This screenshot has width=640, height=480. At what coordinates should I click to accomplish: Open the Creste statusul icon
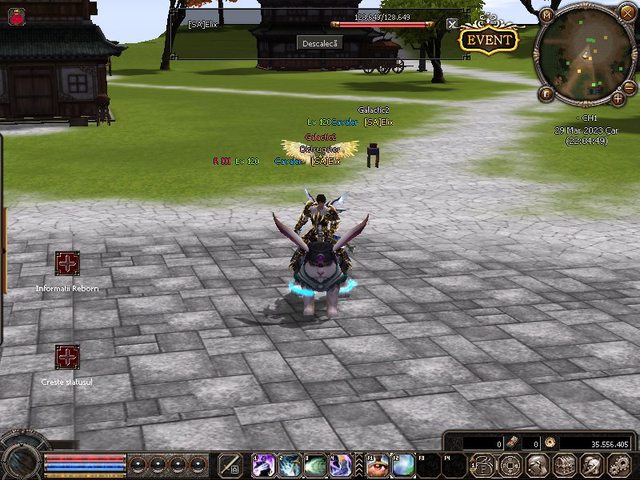coord(67,357)
